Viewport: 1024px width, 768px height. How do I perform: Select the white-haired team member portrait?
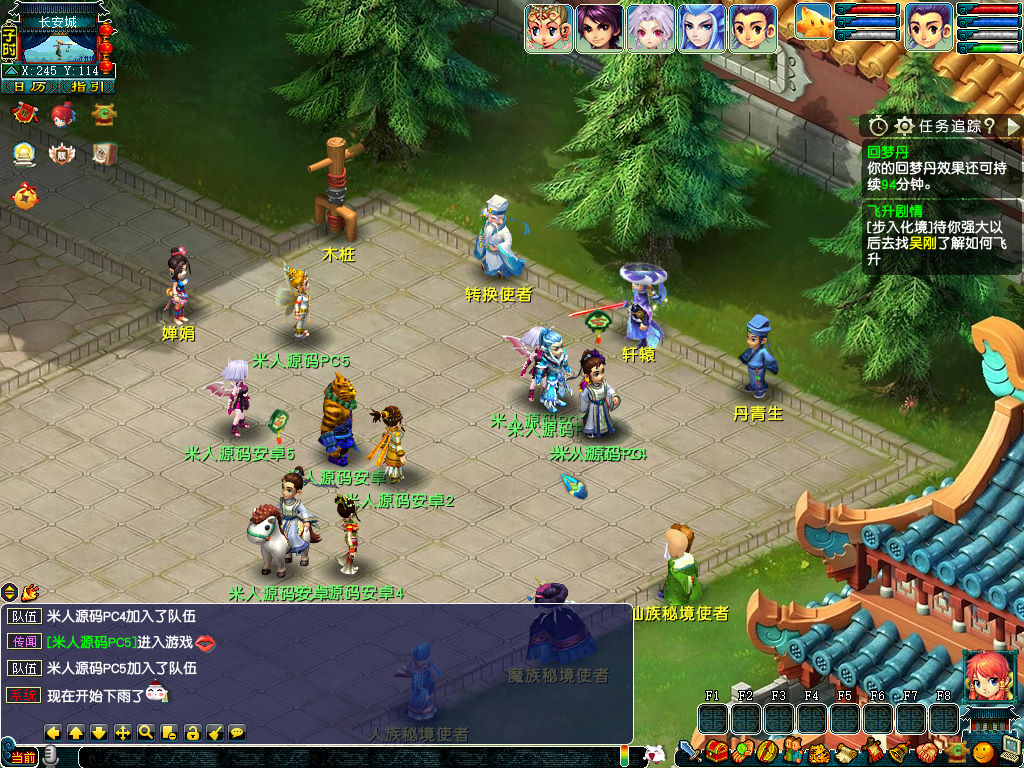tap(650, 28)
